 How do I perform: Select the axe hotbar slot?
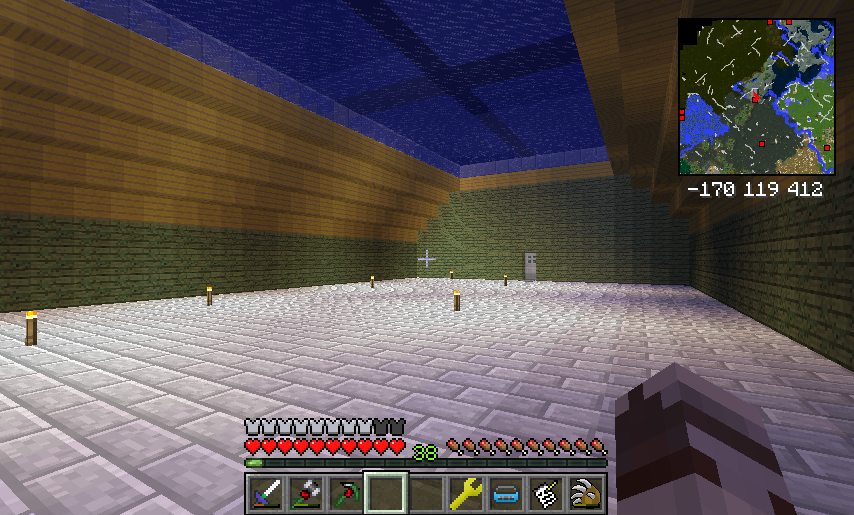coord(305,492)
